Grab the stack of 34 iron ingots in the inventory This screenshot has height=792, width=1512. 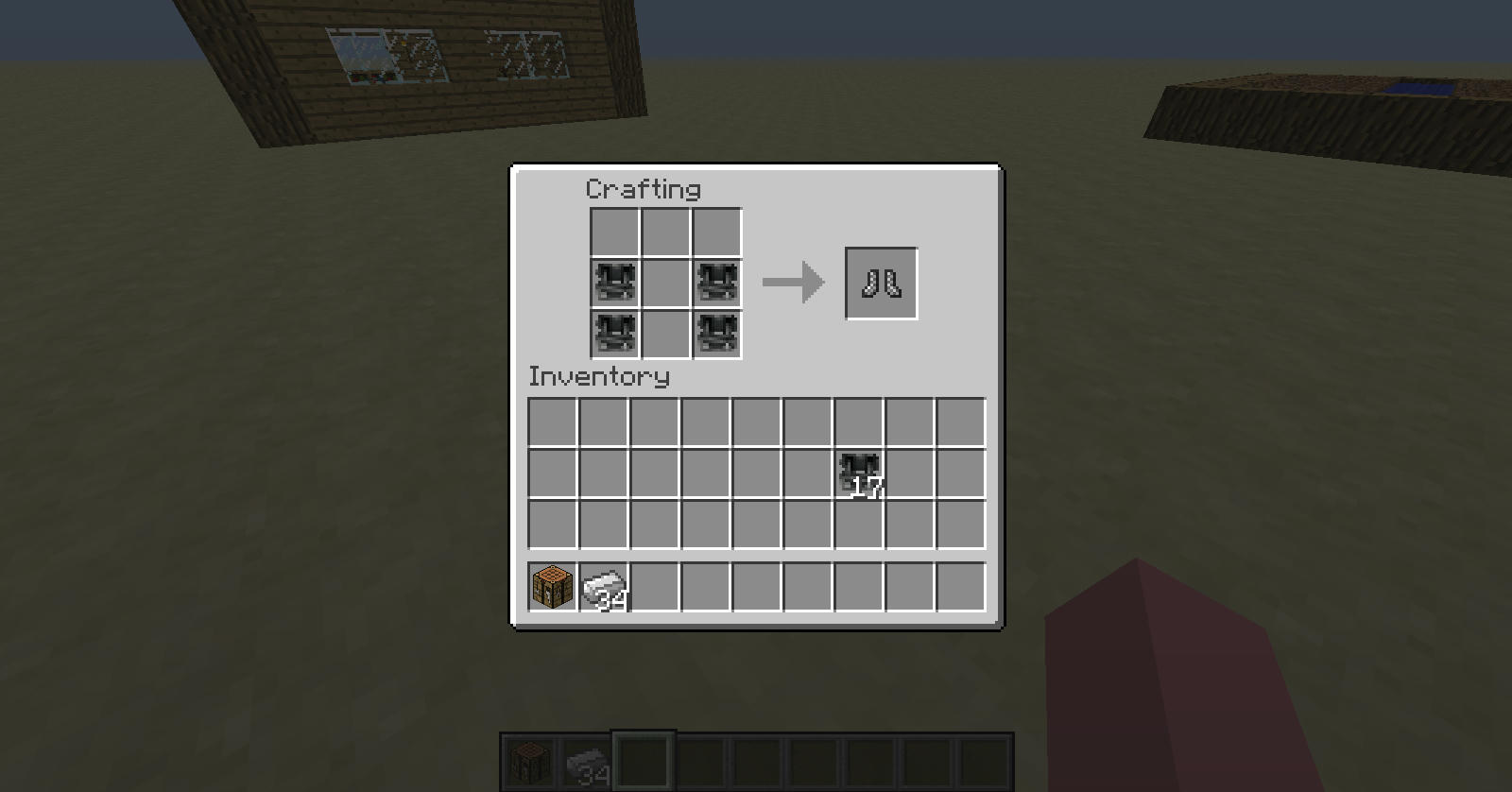602,587
